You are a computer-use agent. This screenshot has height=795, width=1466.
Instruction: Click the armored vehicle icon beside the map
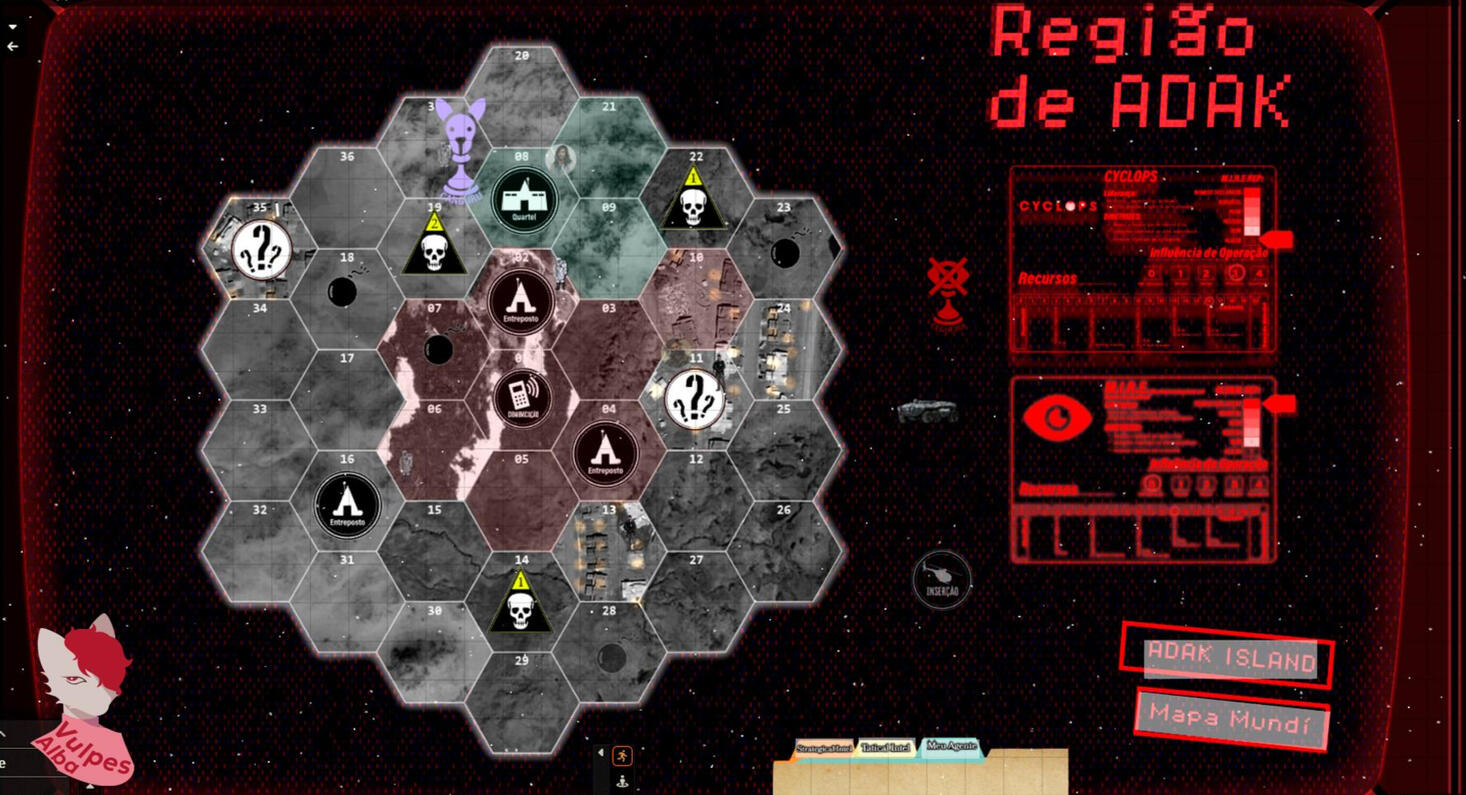pos(925,410)
